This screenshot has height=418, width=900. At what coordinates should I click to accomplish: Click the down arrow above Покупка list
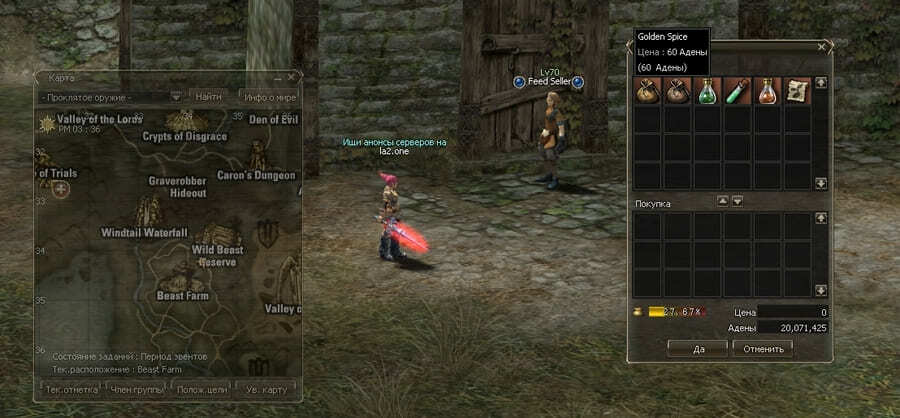click(737, 201)
